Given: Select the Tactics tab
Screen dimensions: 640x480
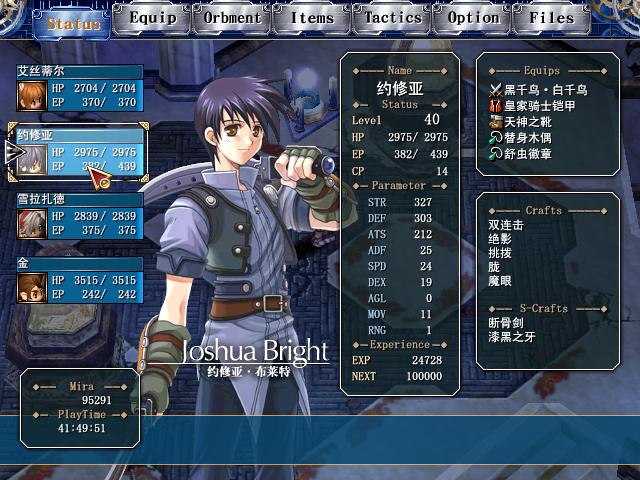Looking at the screenshot, I should click(393, 18).
